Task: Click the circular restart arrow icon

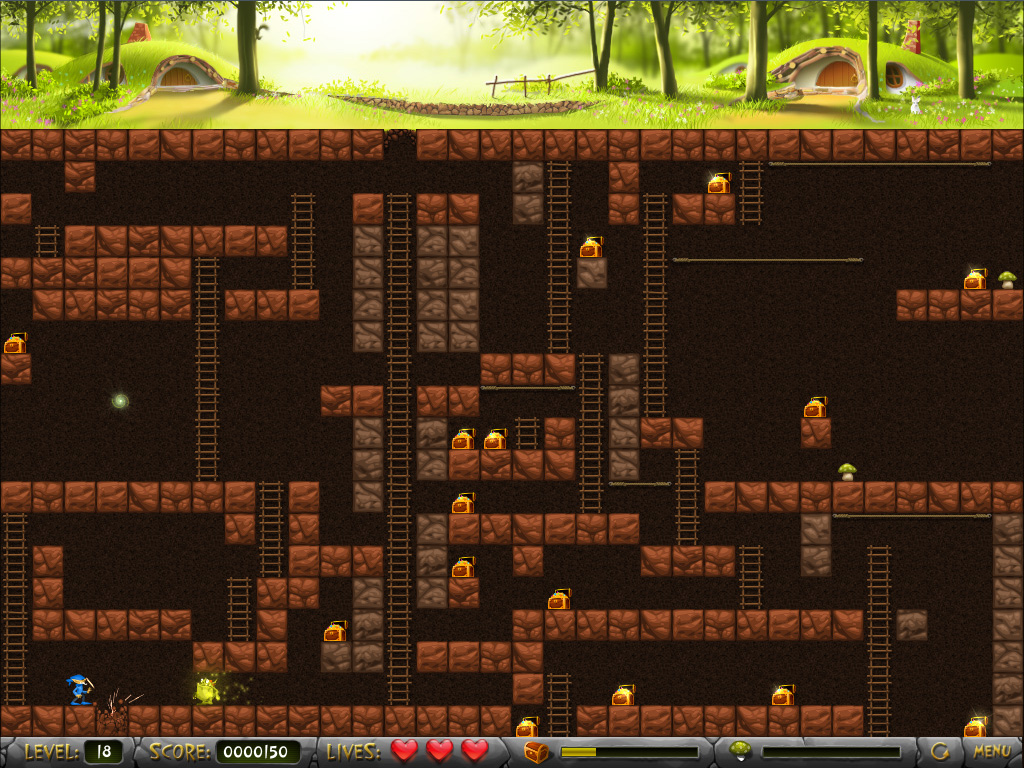Action: 940,750
